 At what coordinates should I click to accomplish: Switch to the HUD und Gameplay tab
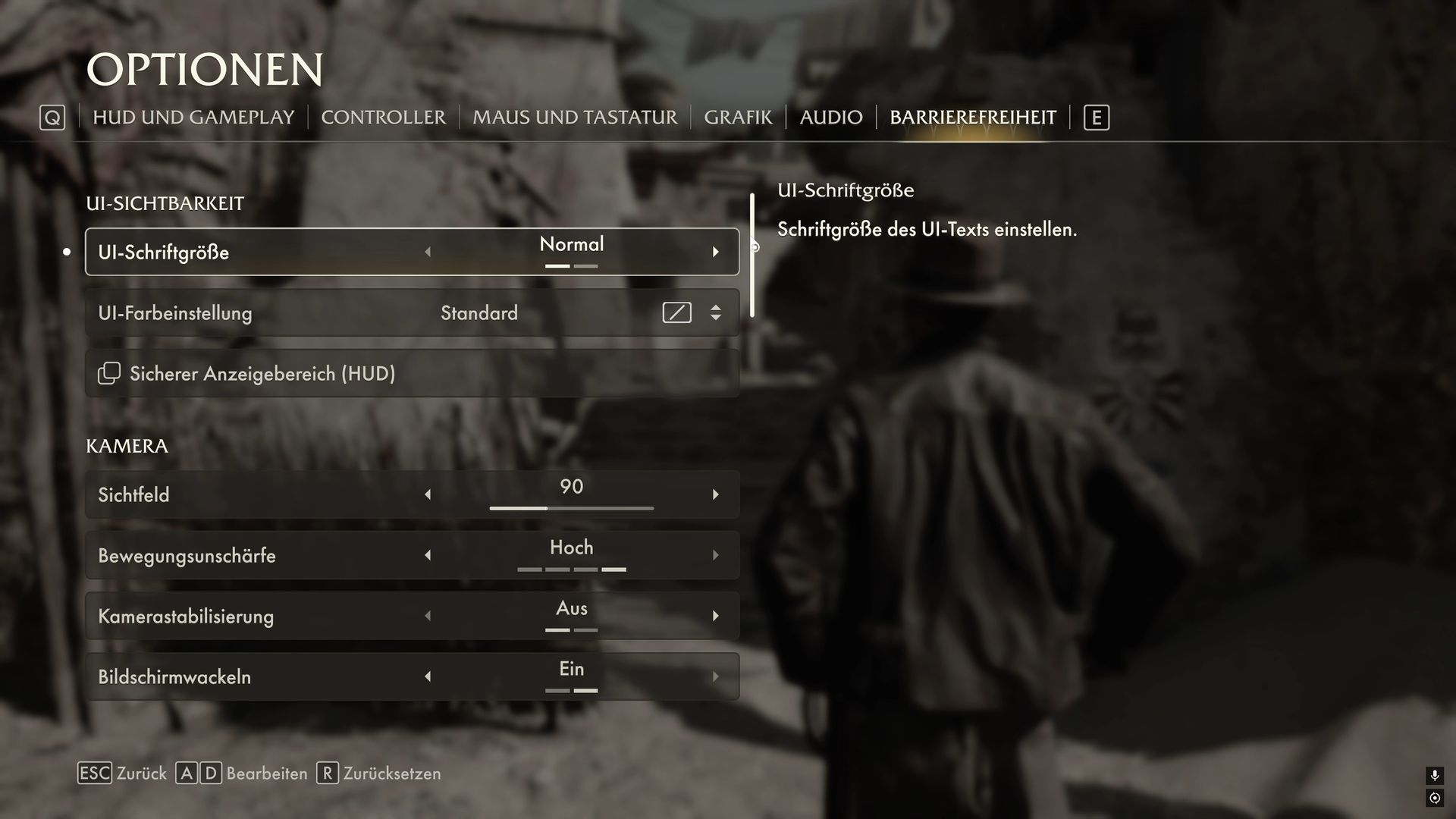(x=193, y=118)
